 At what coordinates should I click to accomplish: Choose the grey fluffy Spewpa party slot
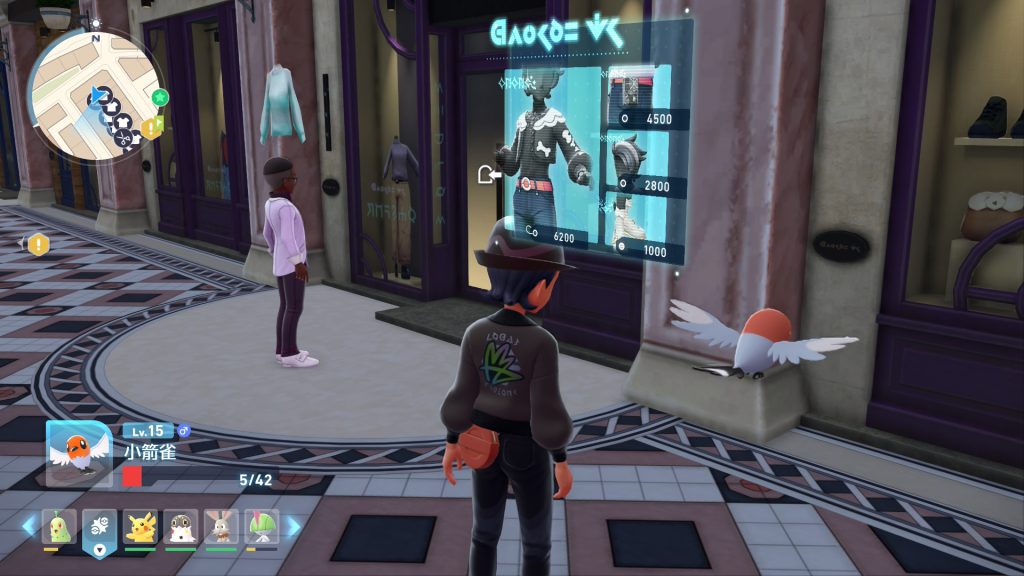click(x=181, y=526)
